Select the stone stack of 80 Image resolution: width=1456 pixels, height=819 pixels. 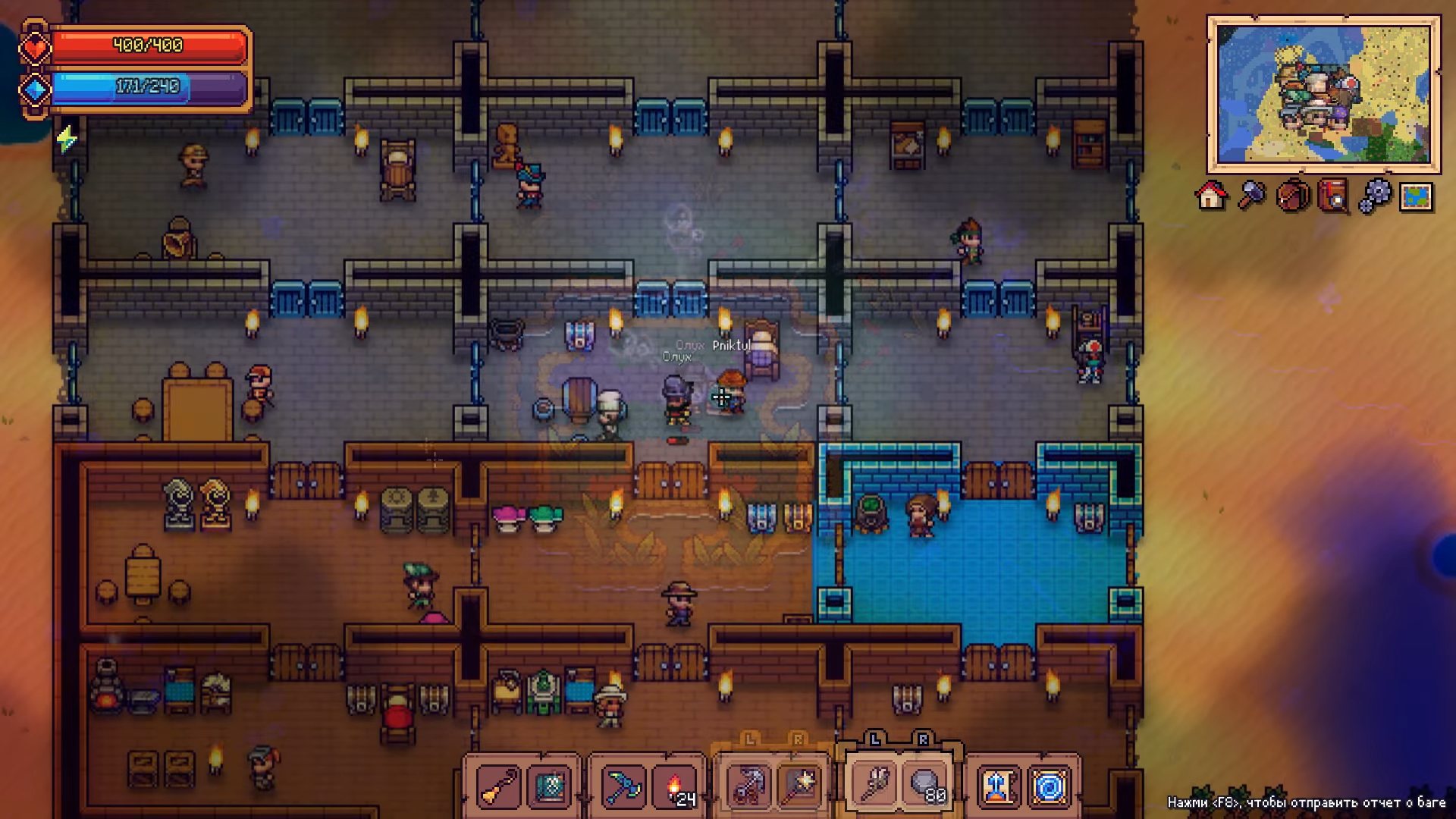tap(925, 787)
